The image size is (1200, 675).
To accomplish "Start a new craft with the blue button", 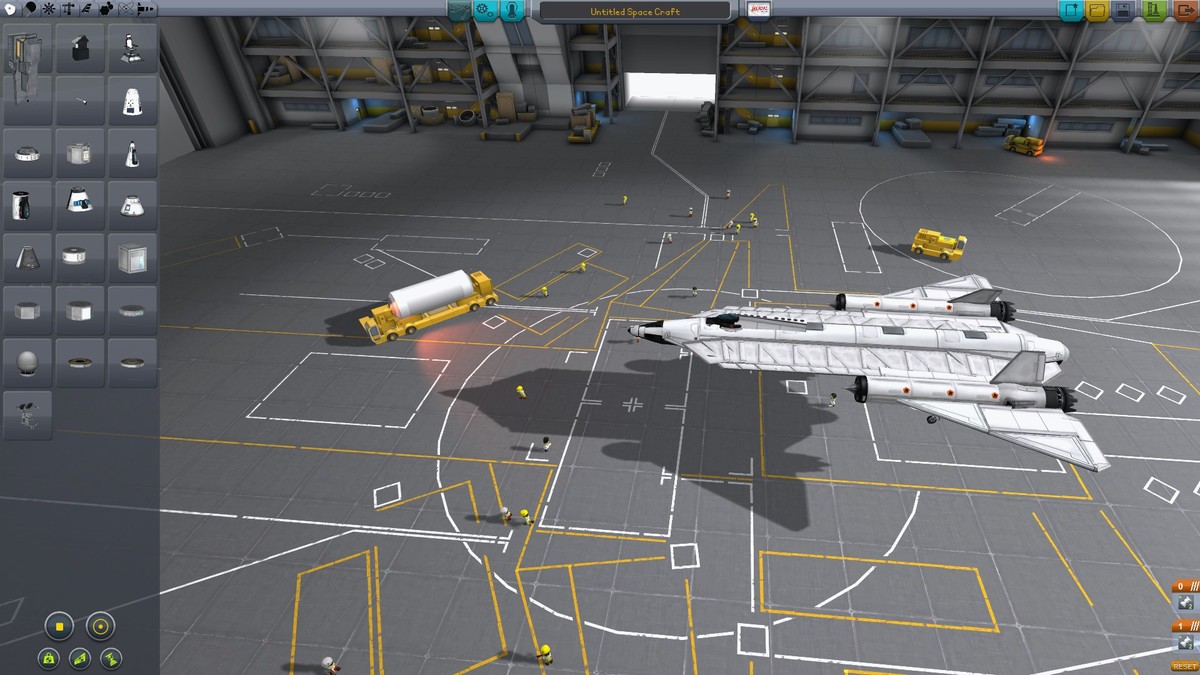I will click(x=1072, y=11).
